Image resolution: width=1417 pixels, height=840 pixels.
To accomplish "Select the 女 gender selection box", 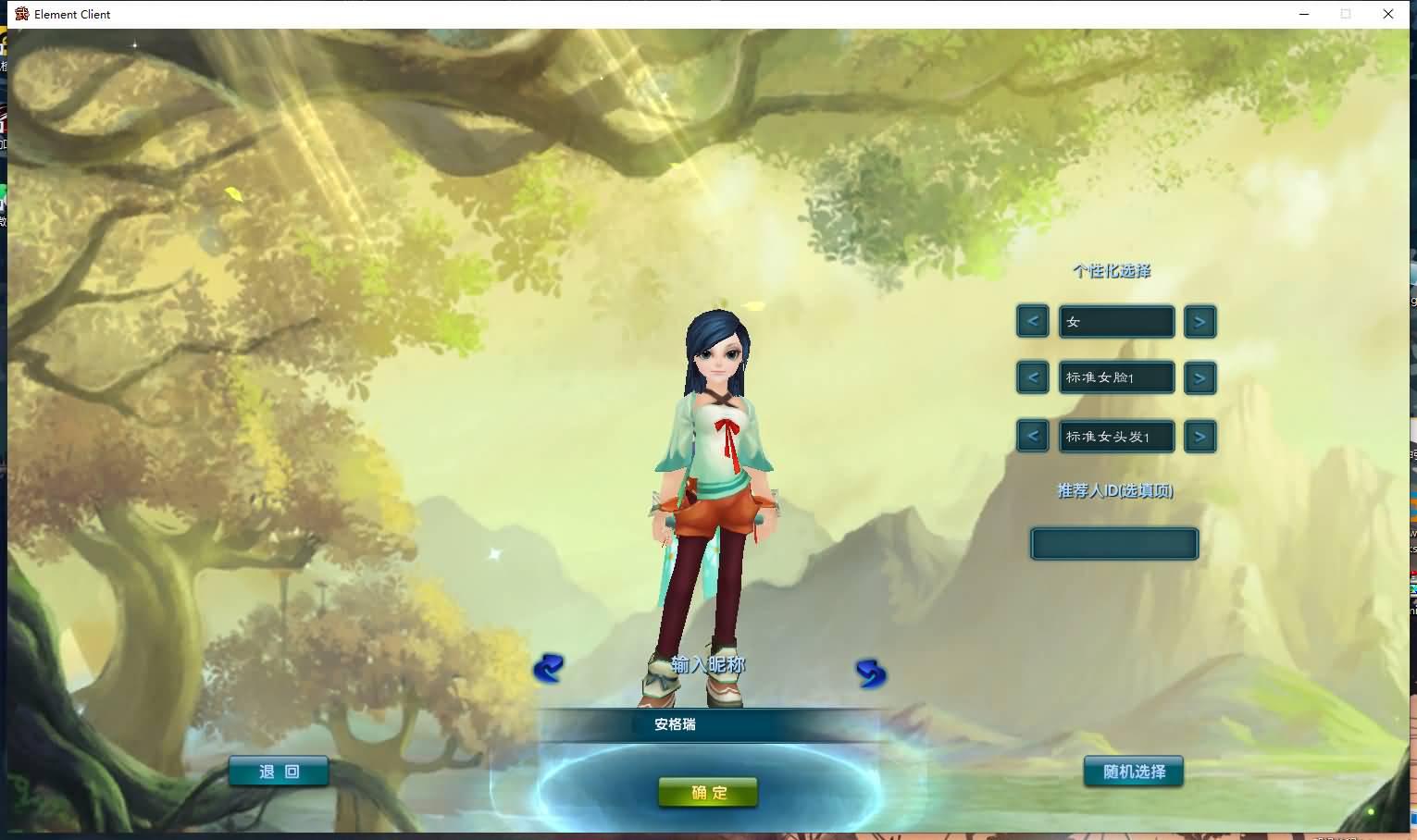I will (1115, 321).
